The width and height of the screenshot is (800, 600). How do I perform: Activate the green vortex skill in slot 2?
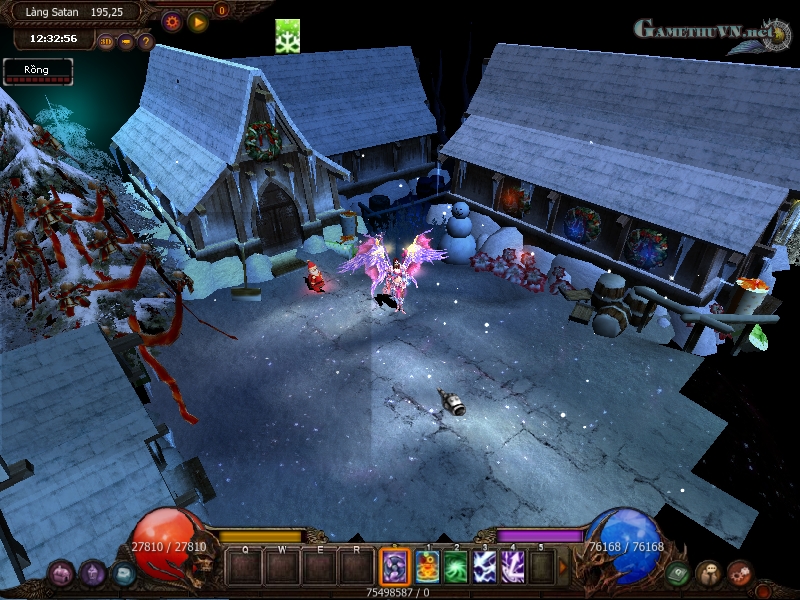[456, 568]
